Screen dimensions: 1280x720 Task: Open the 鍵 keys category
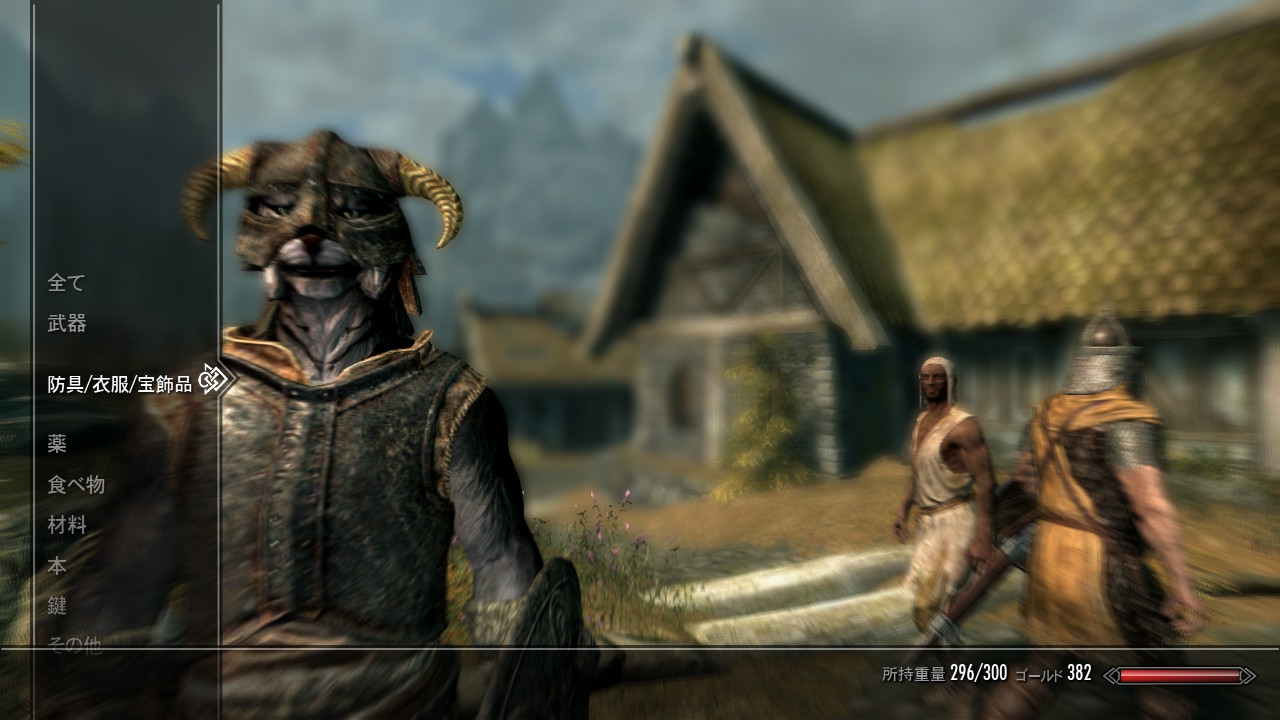point(57,606)
